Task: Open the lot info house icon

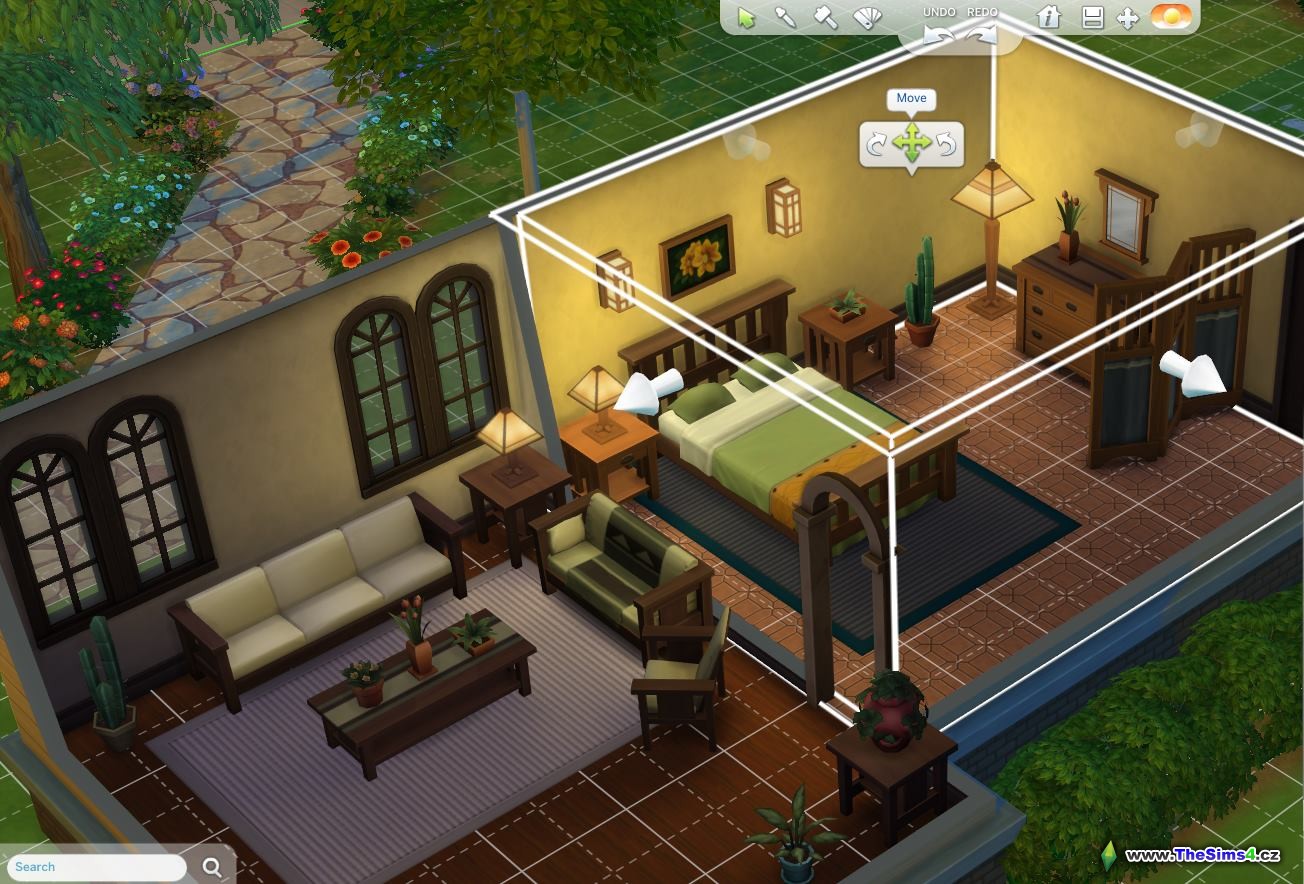Action: (1049, 17)
